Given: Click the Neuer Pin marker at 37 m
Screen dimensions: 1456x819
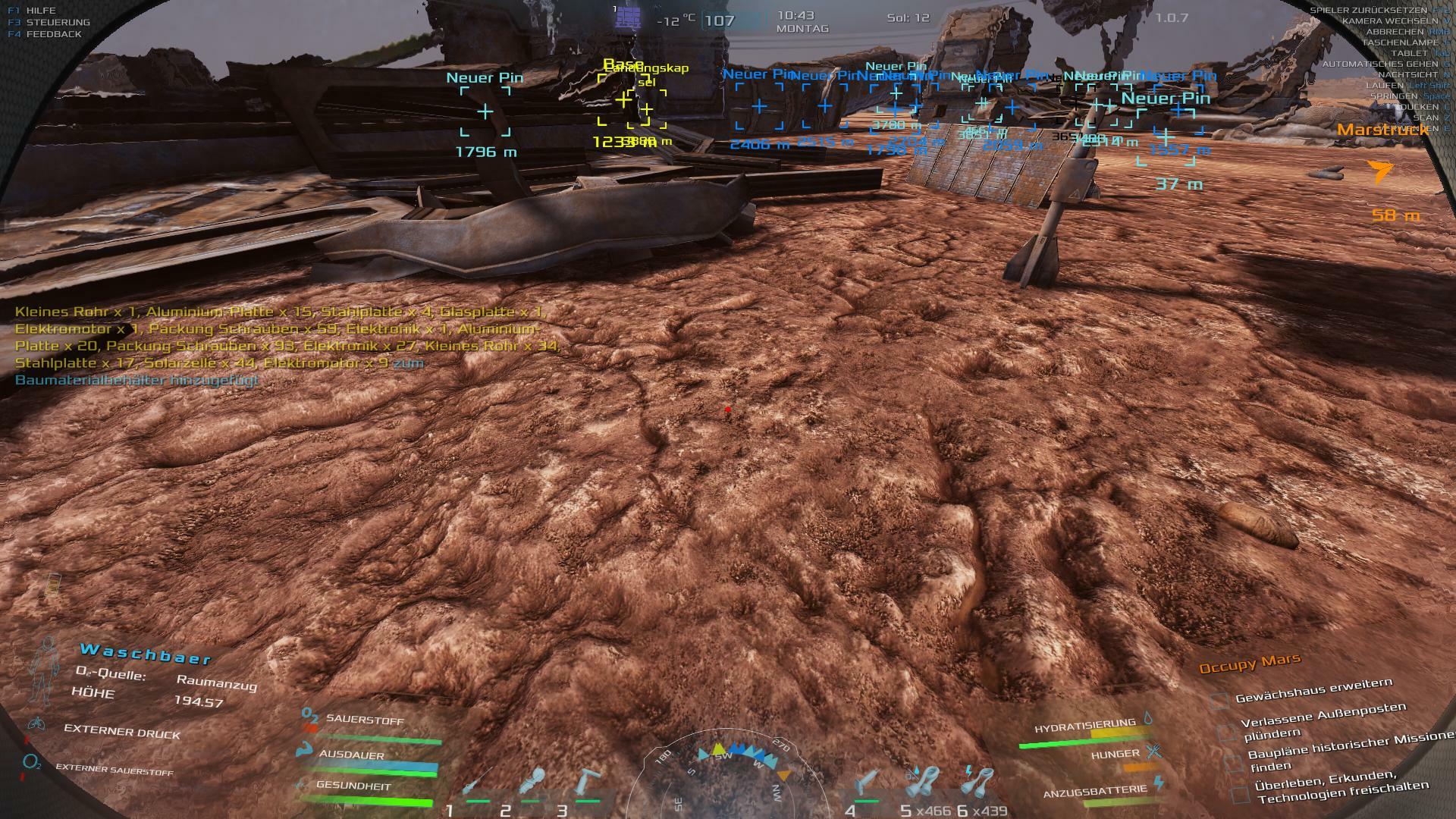Looking at the screenshot, I should (x=1166, y=136).
